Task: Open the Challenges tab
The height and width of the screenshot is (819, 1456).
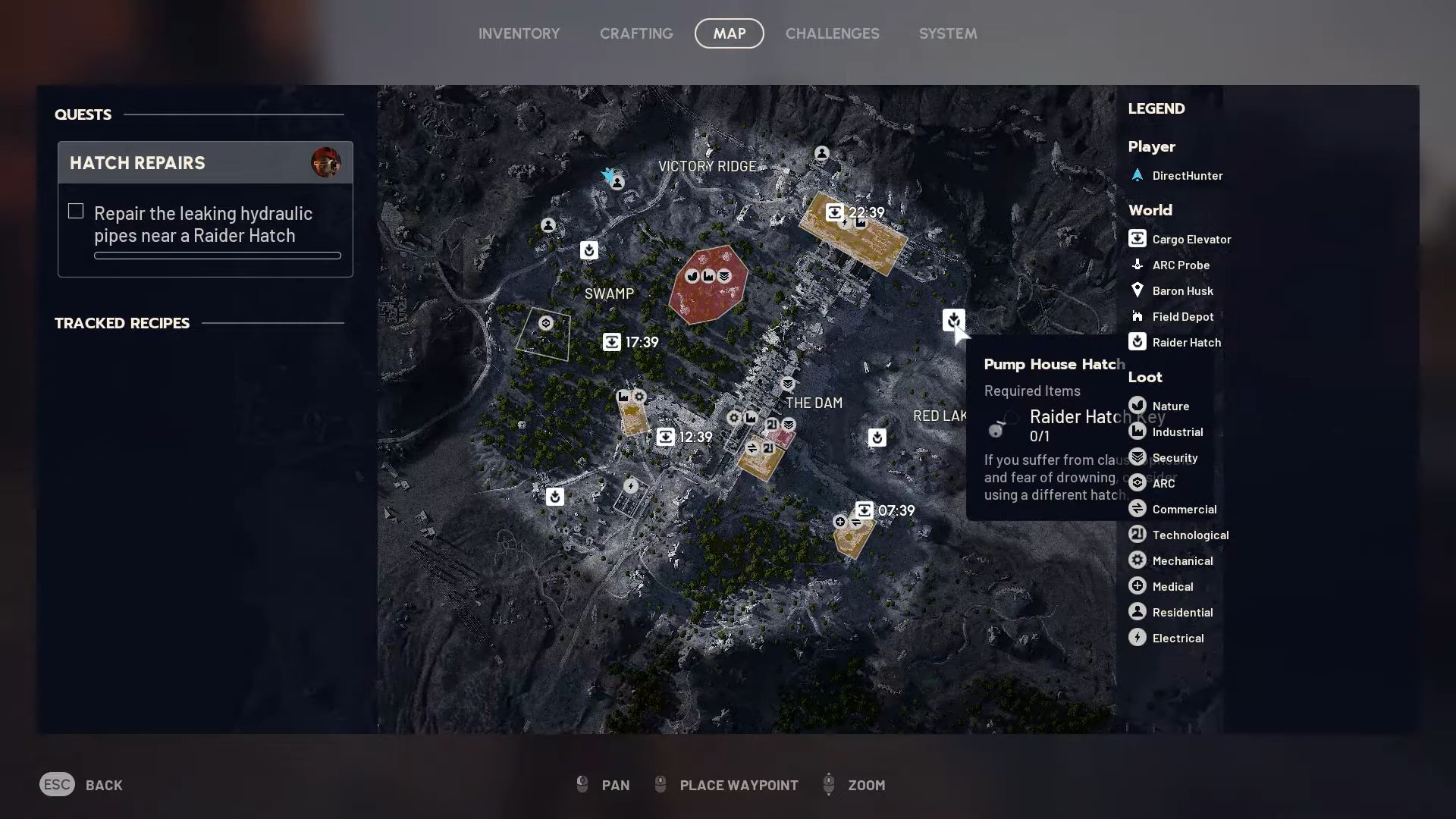Action: tap(833, 33)
